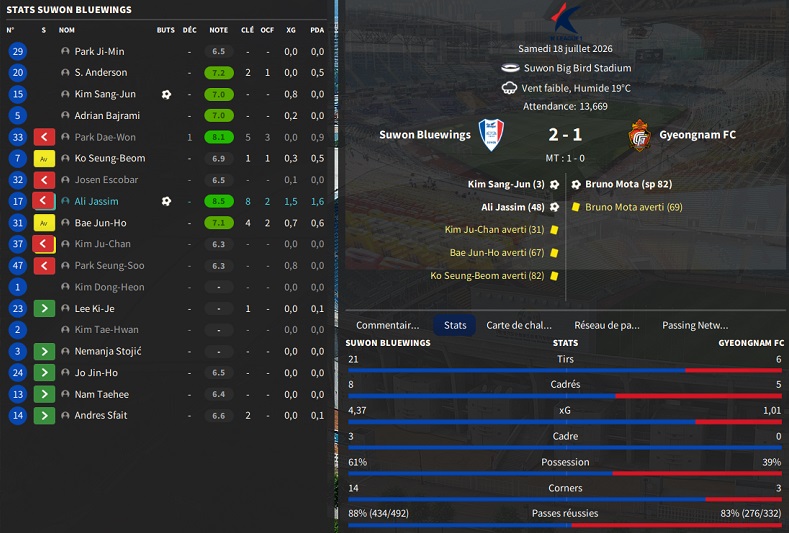Open Park Ji-Min's player row
Screen dimensions: 789x533
(x=99, y=51)
